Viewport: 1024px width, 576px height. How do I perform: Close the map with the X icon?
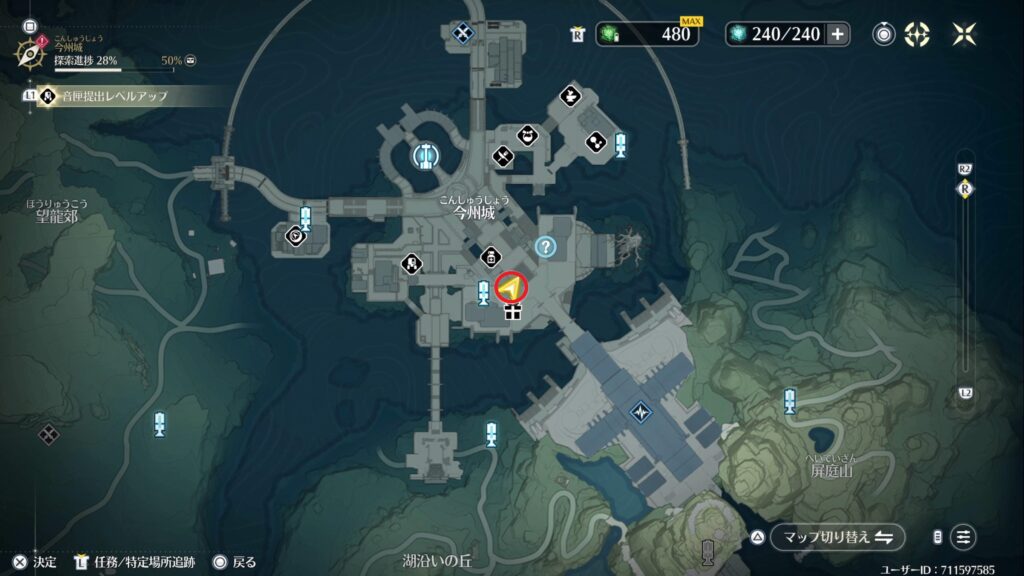coord(964,34)
